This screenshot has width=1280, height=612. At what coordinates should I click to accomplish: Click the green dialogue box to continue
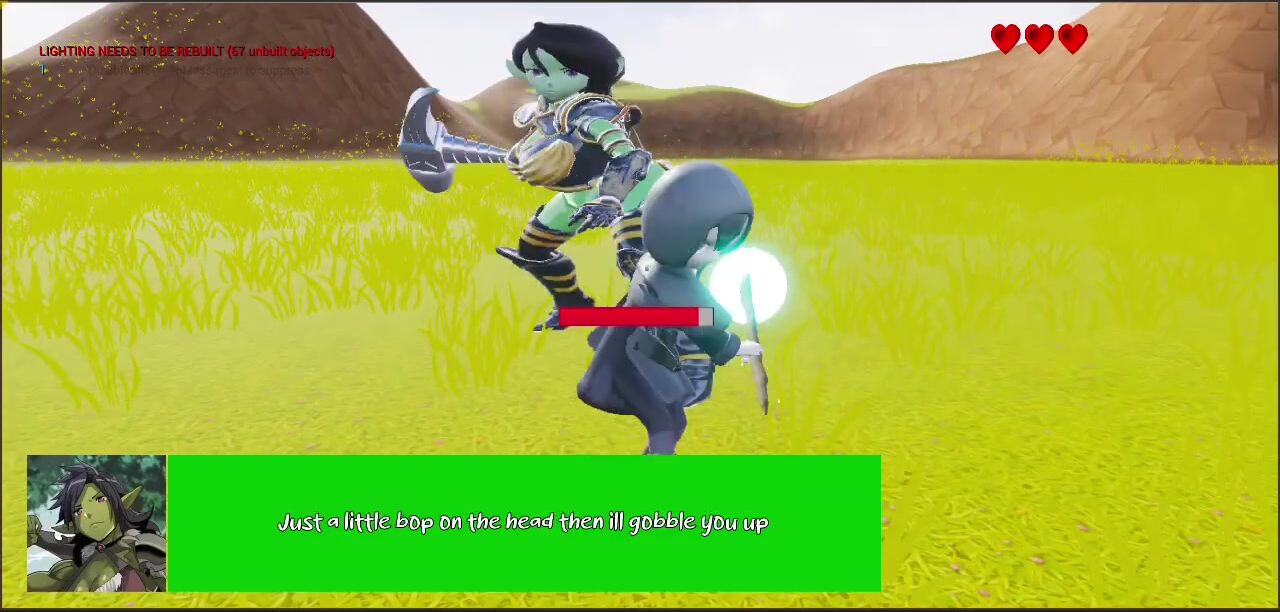pos(523,523)
